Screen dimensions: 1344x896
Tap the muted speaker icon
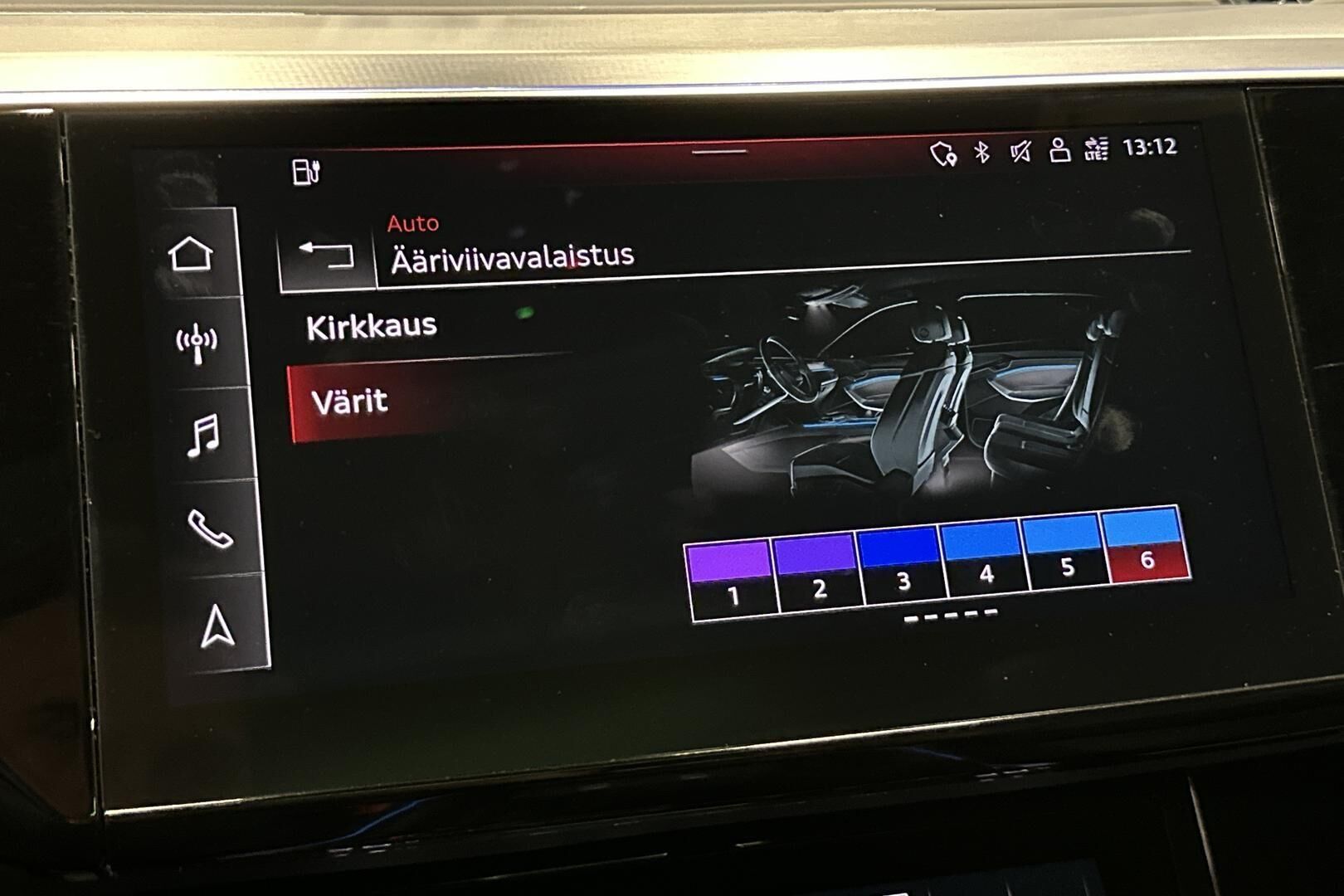click(x=1020, y=151)
